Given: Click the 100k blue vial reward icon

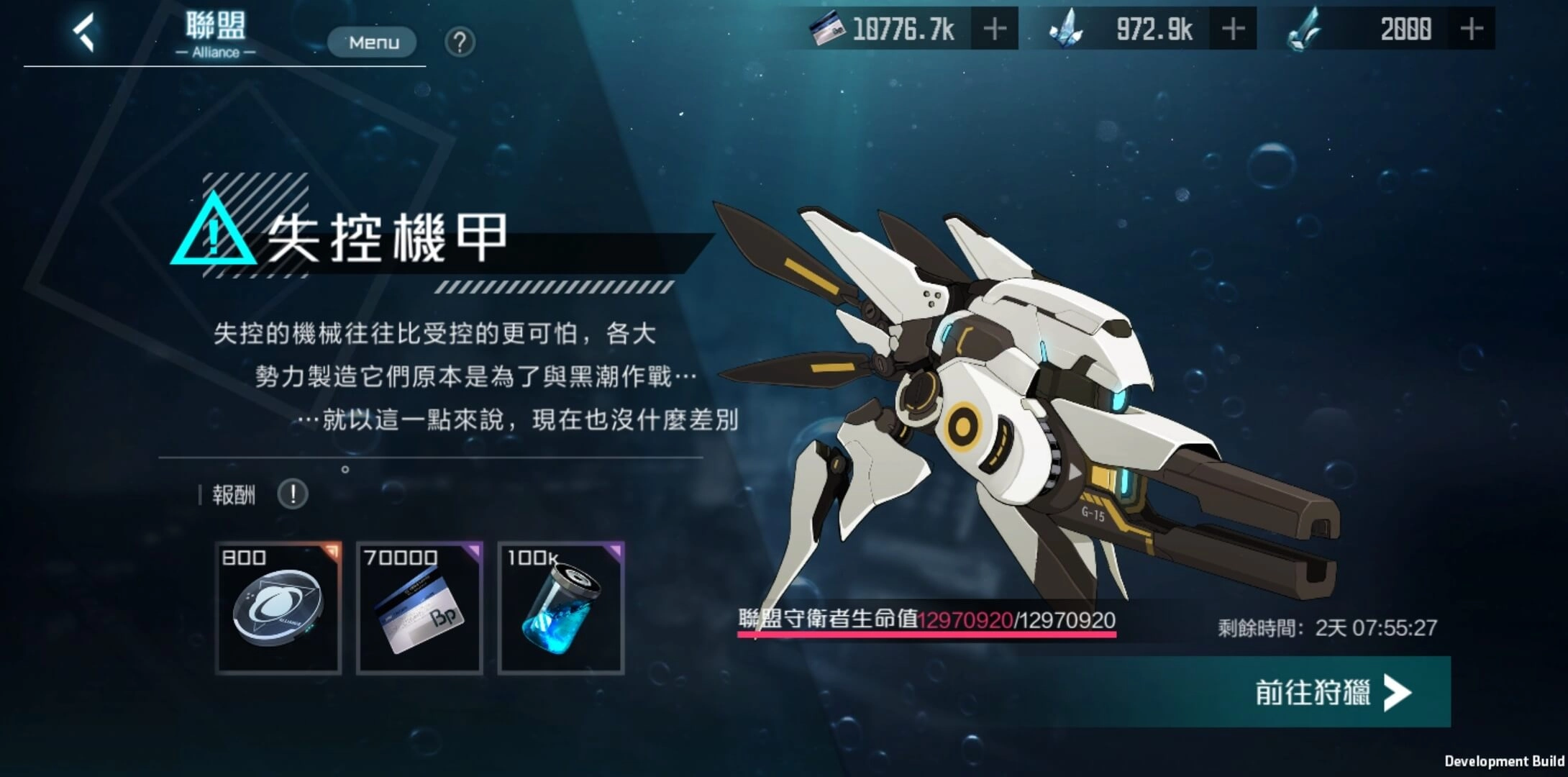Looking at the screenshot, I should click(561, 606).
